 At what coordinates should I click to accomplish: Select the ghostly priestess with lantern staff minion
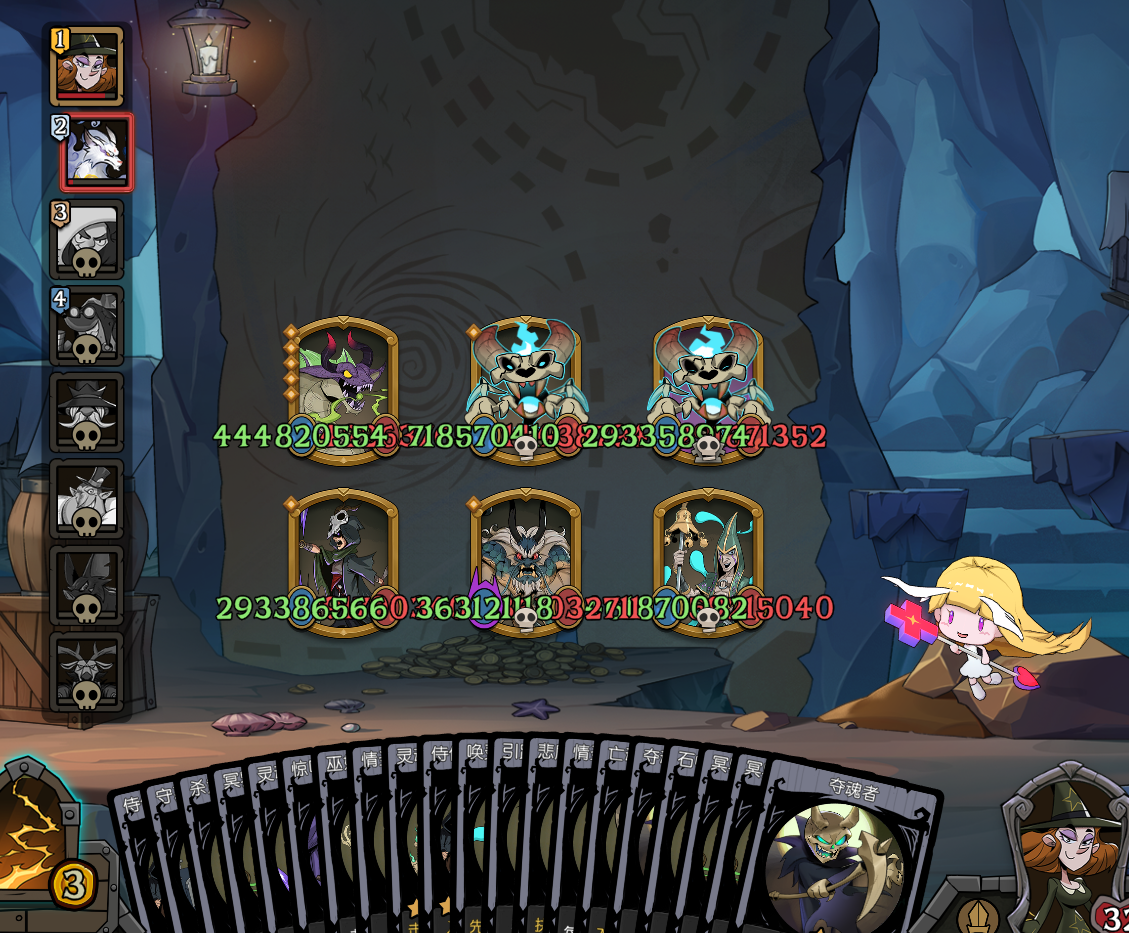708,560
